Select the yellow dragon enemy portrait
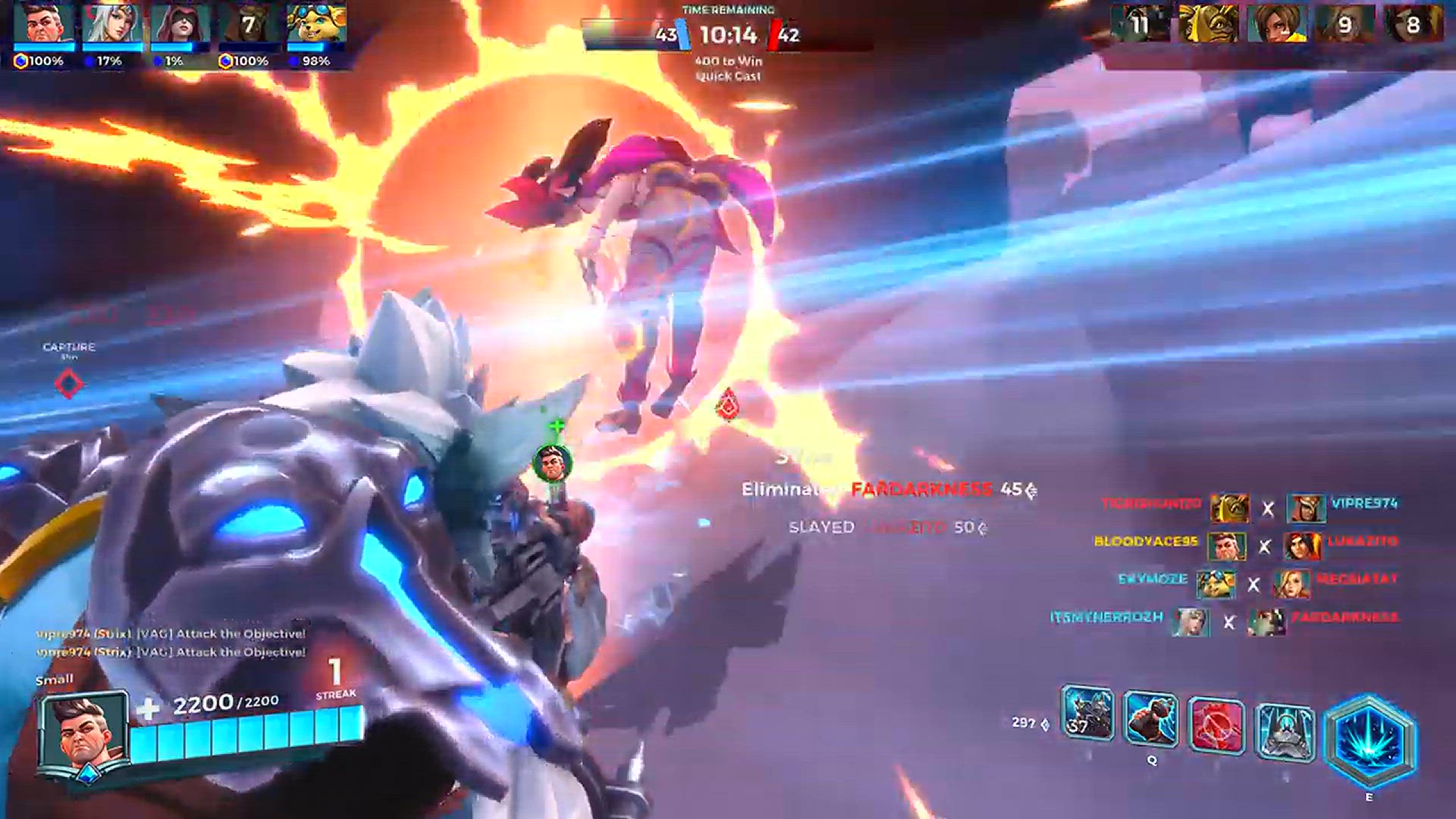 tap(1208, 25)
